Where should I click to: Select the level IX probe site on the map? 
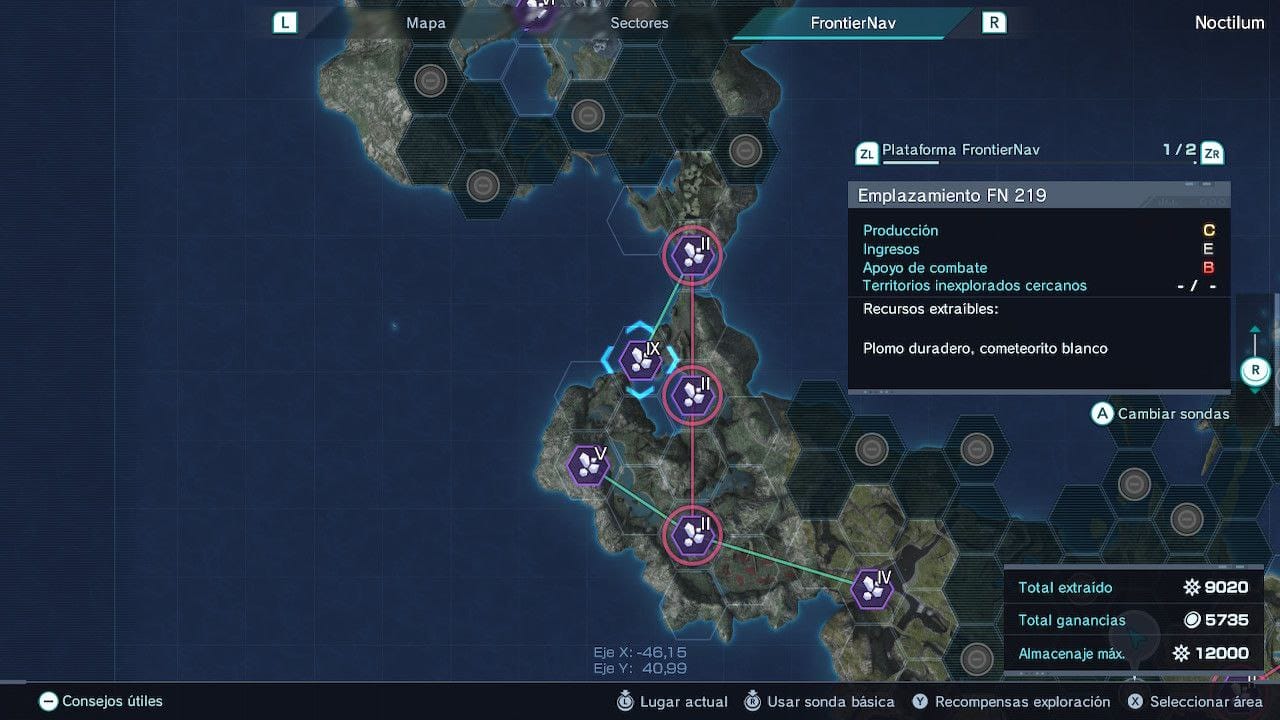(x=640, y=358)
